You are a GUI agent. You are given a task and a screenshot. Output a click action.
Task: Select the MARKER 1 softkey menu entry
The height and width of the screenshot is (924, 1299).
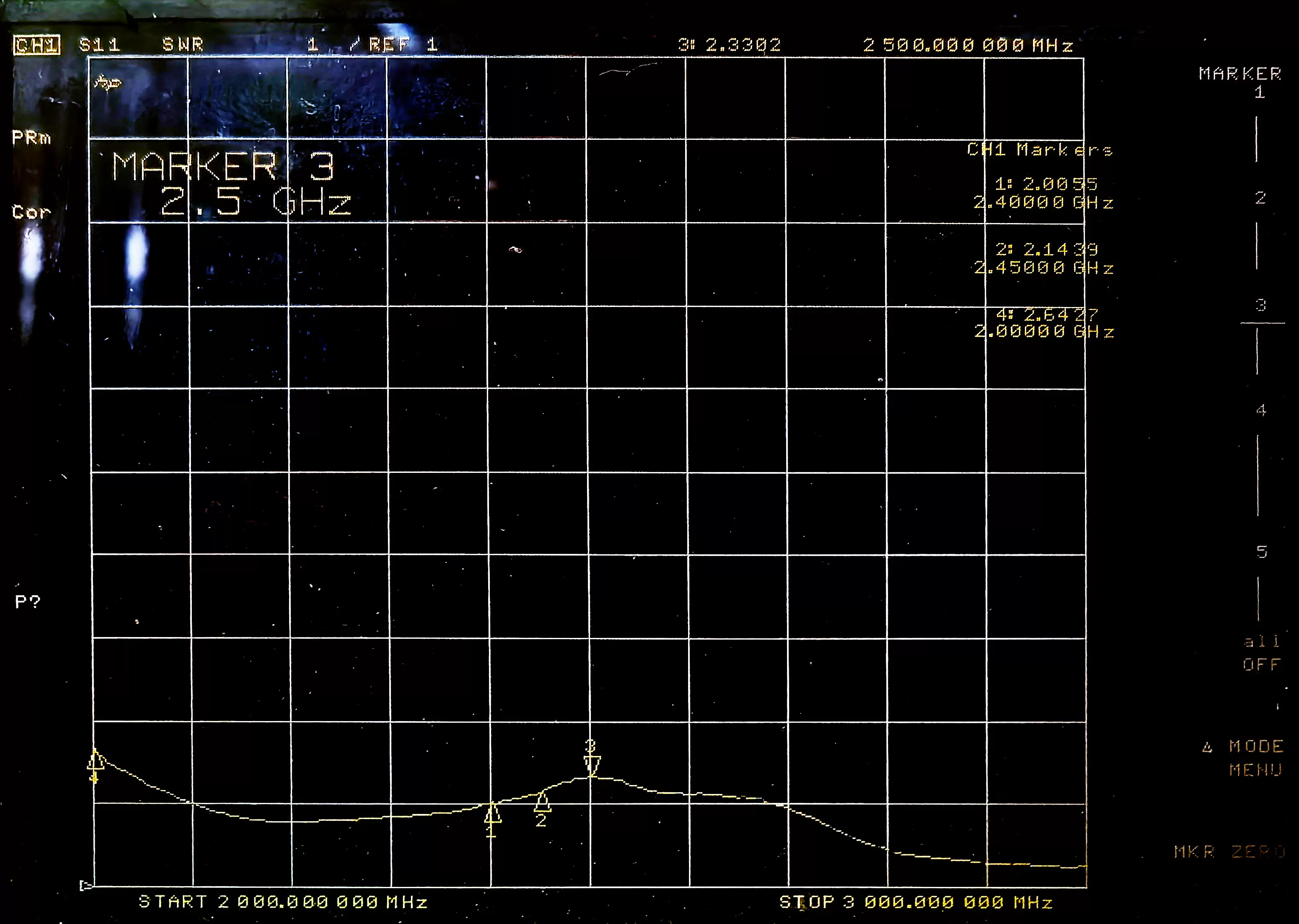tap(1241, 82)
